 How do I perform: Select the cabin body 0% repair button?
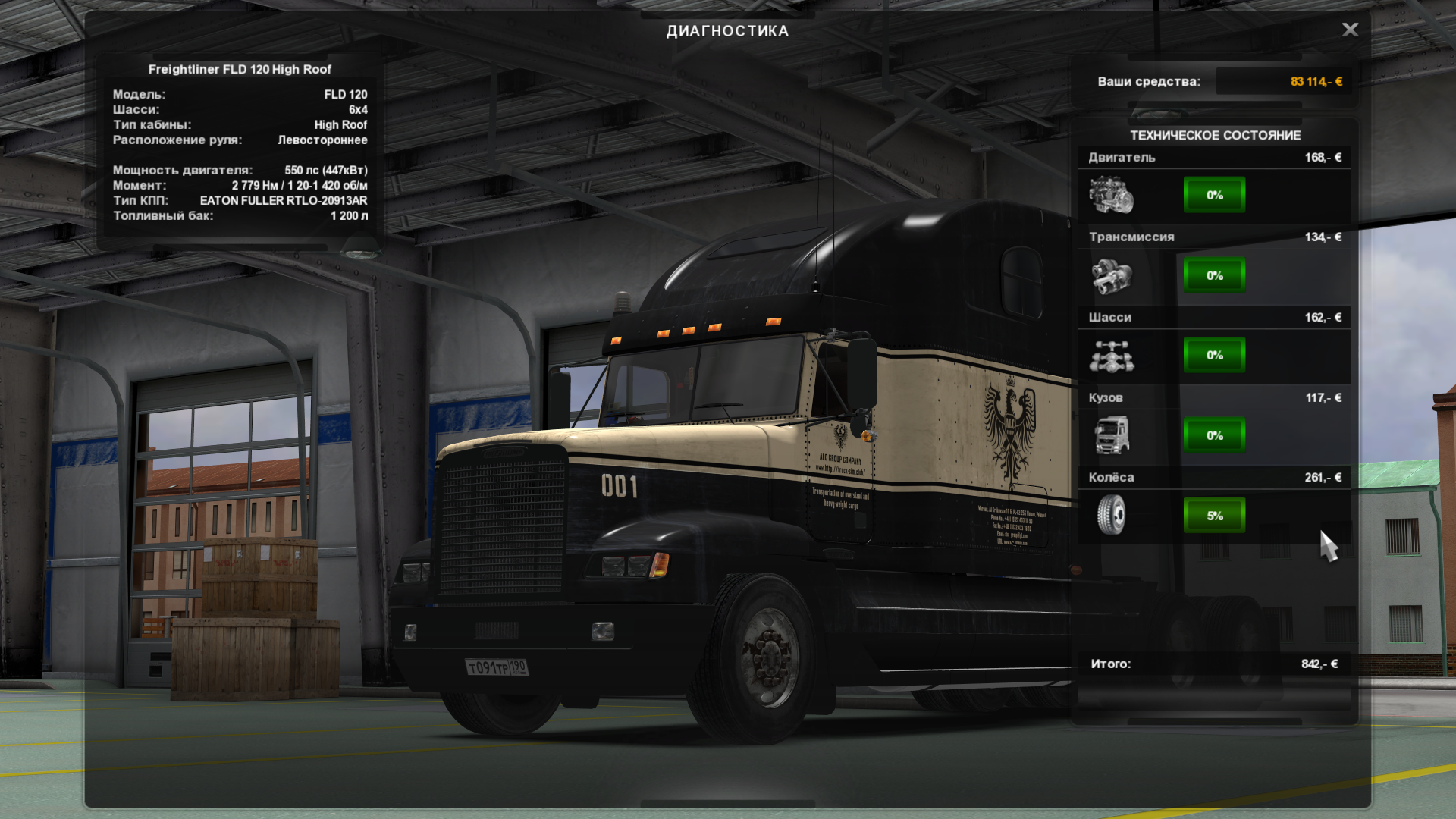pyautogui.click(x=1214, y=435)
